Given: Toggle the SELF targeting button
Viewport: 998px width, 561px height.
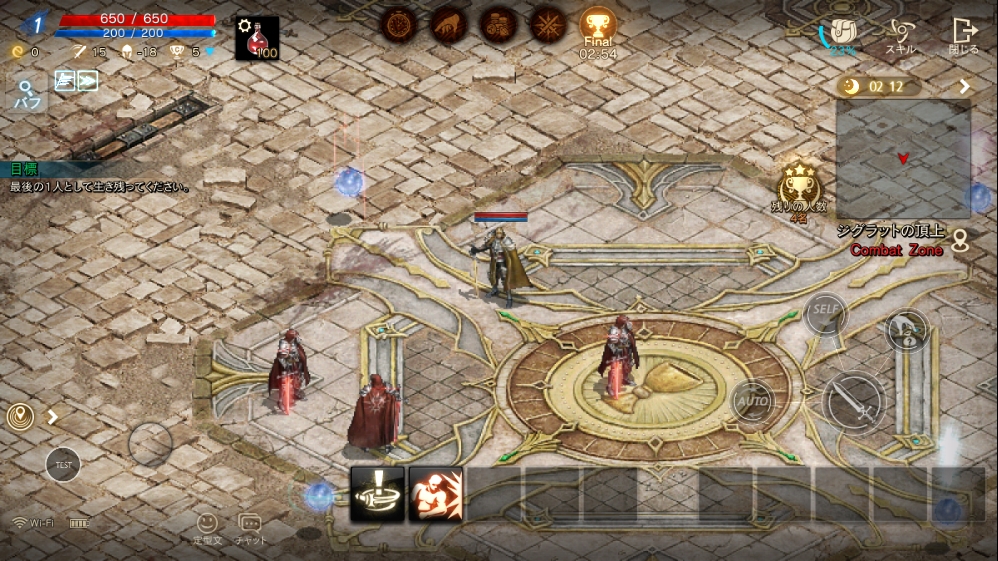Looking at the screenshot, I should [x=825, y=310].
